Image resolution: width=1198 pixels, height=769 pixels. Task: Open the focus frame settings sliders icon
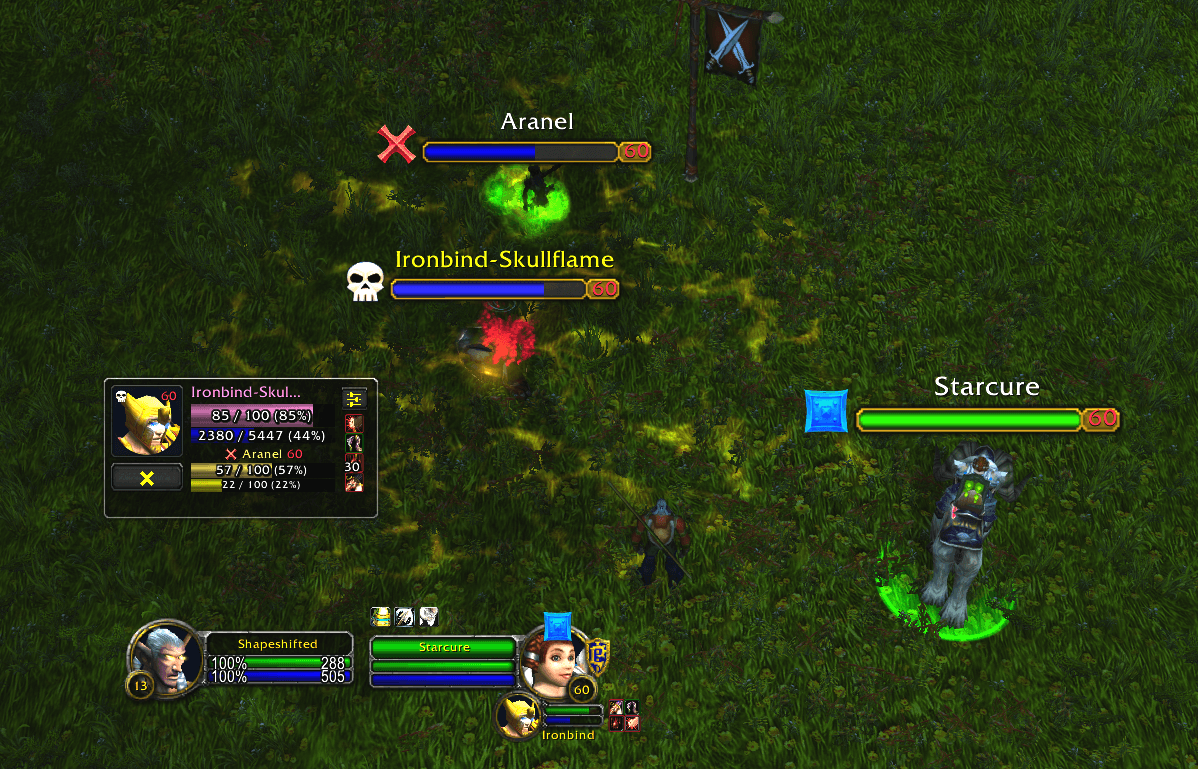[x=354, y=399]
